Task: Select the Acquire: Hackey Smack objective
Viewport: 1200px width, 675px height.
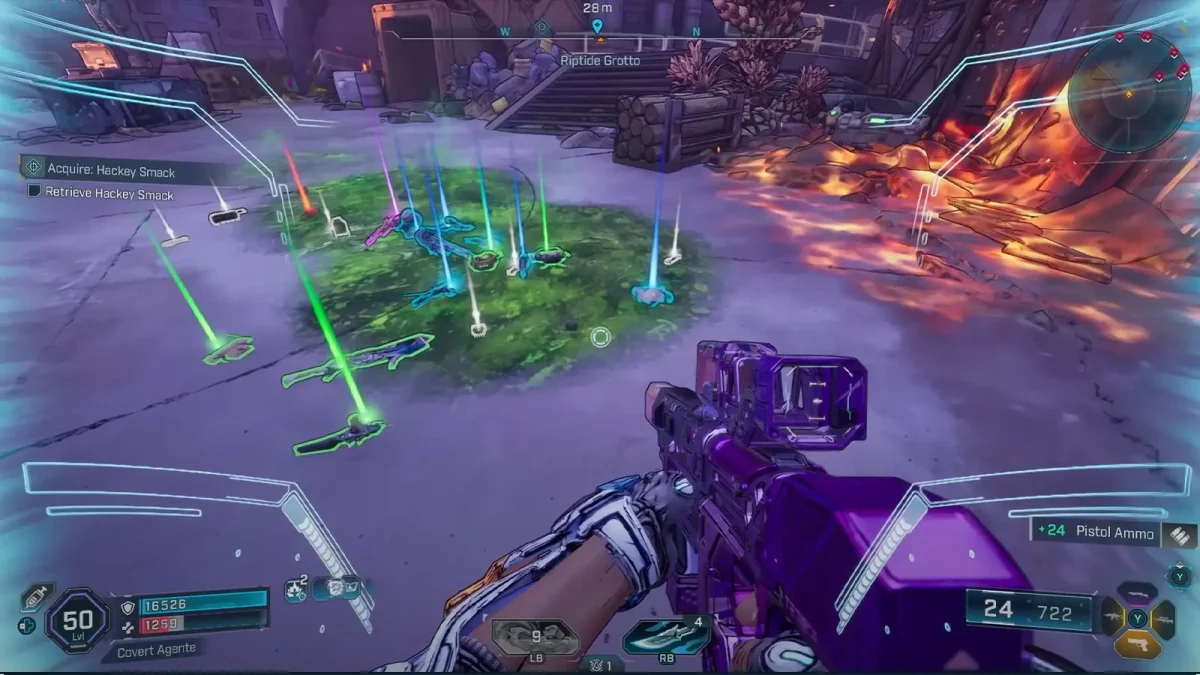Action: point(110,171)
